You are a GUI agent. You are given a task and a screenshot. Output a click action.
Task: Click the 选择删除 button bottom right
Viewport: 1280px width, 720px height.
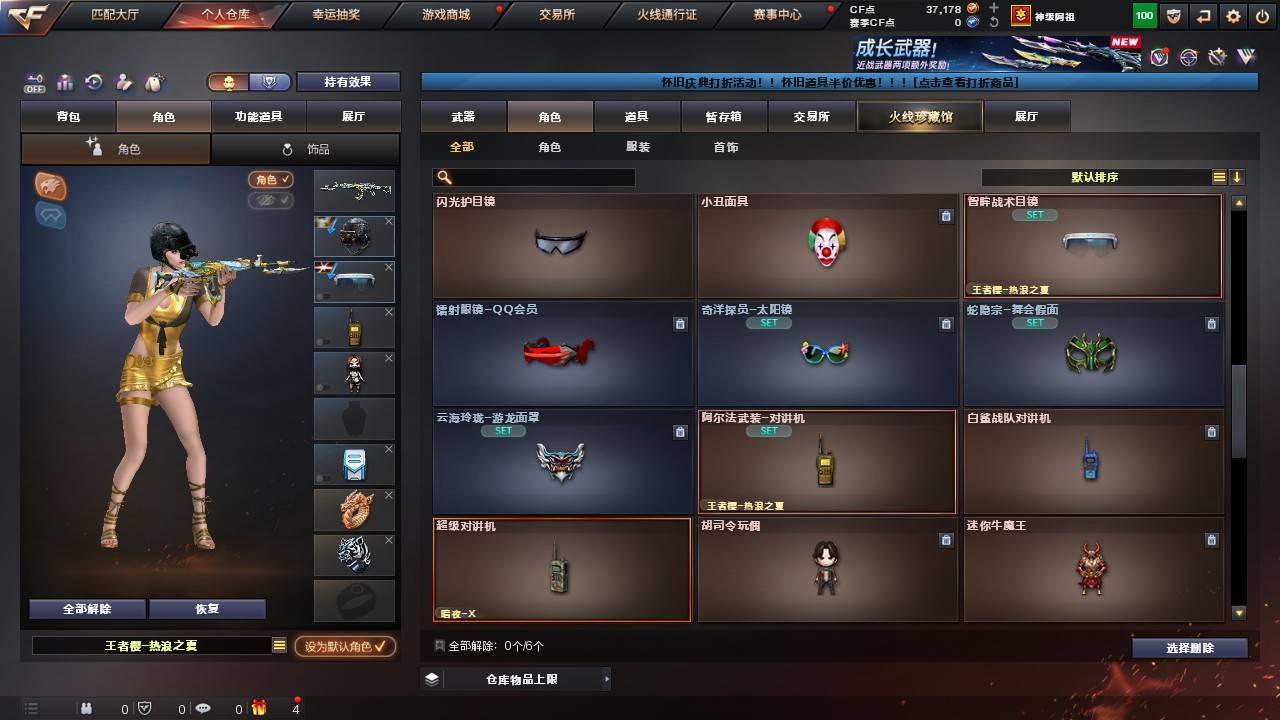(1188, 647)
